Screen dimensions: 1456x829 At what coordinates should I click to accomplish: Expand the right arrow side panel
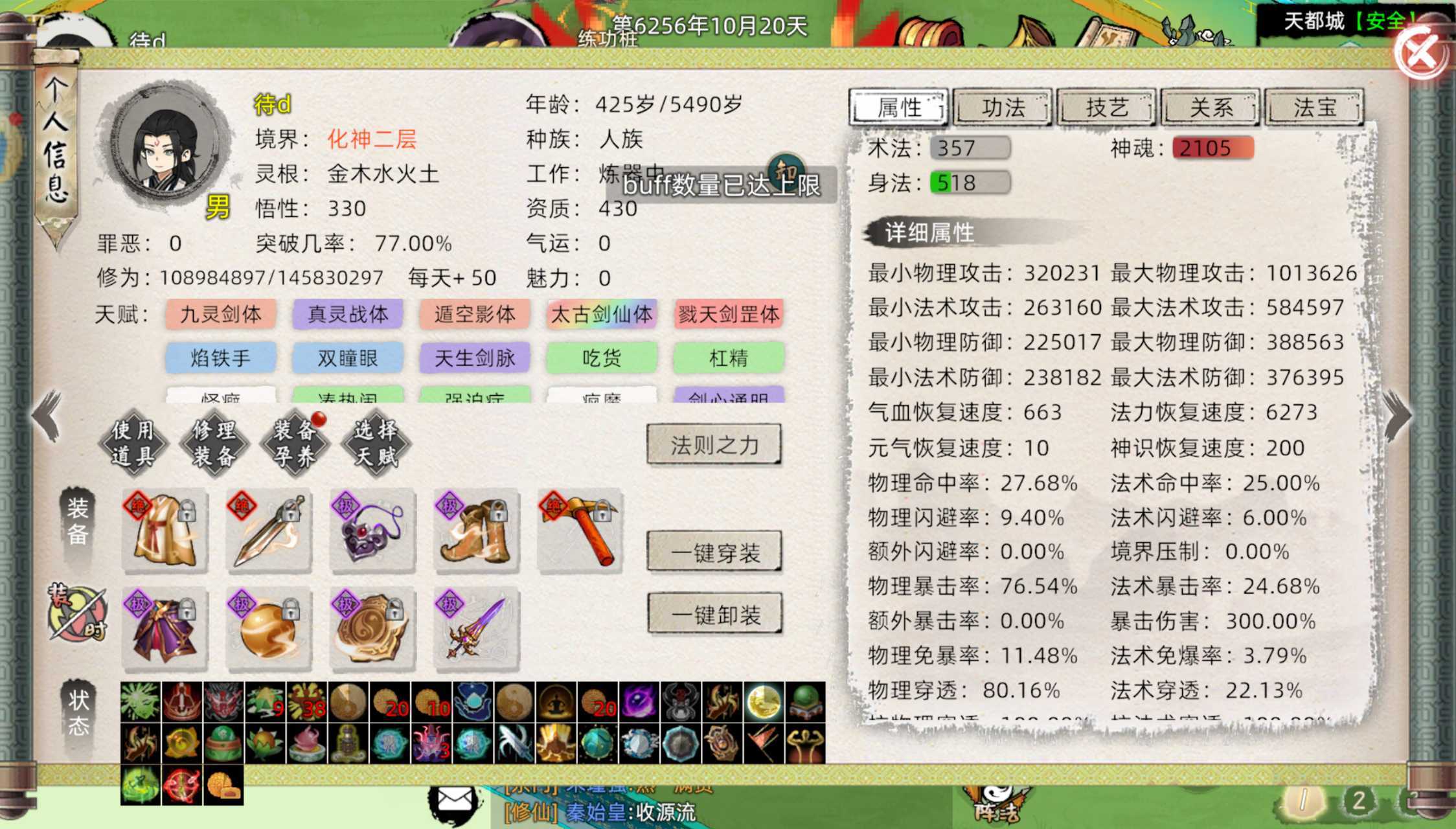(x=1396, y=413)
